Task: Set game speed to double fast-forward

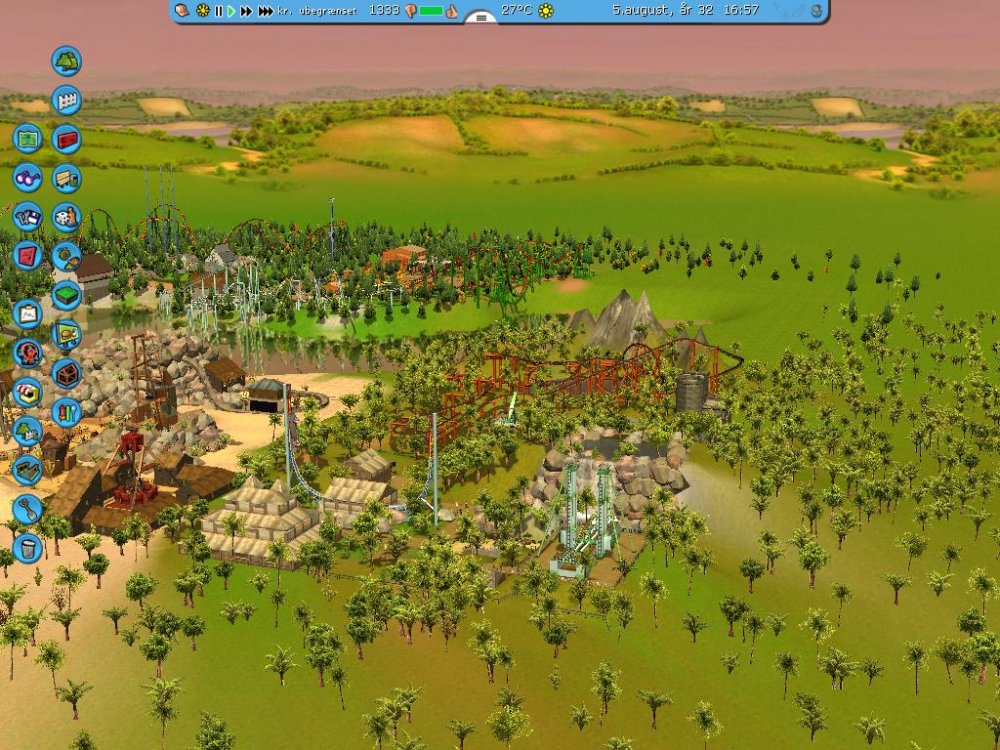Action: (246, 11)
